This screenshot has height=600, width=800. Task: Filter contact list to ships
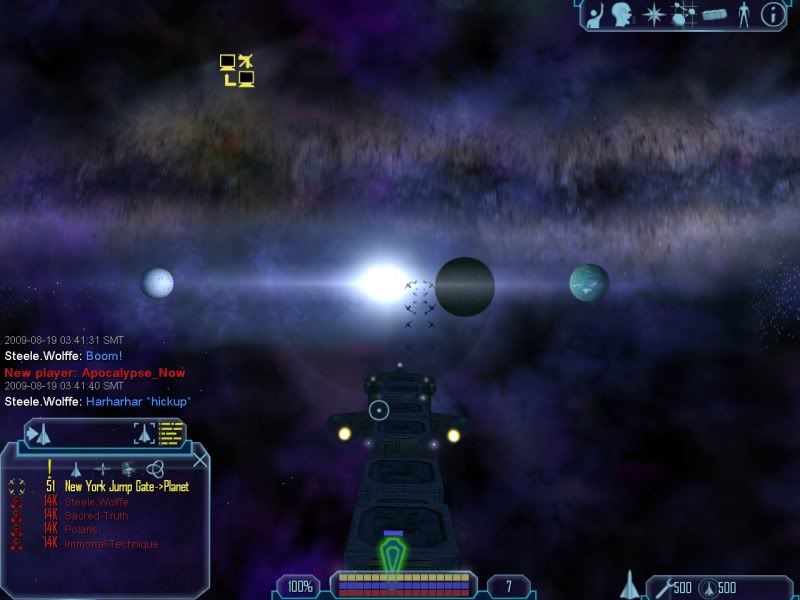point(75,468)
